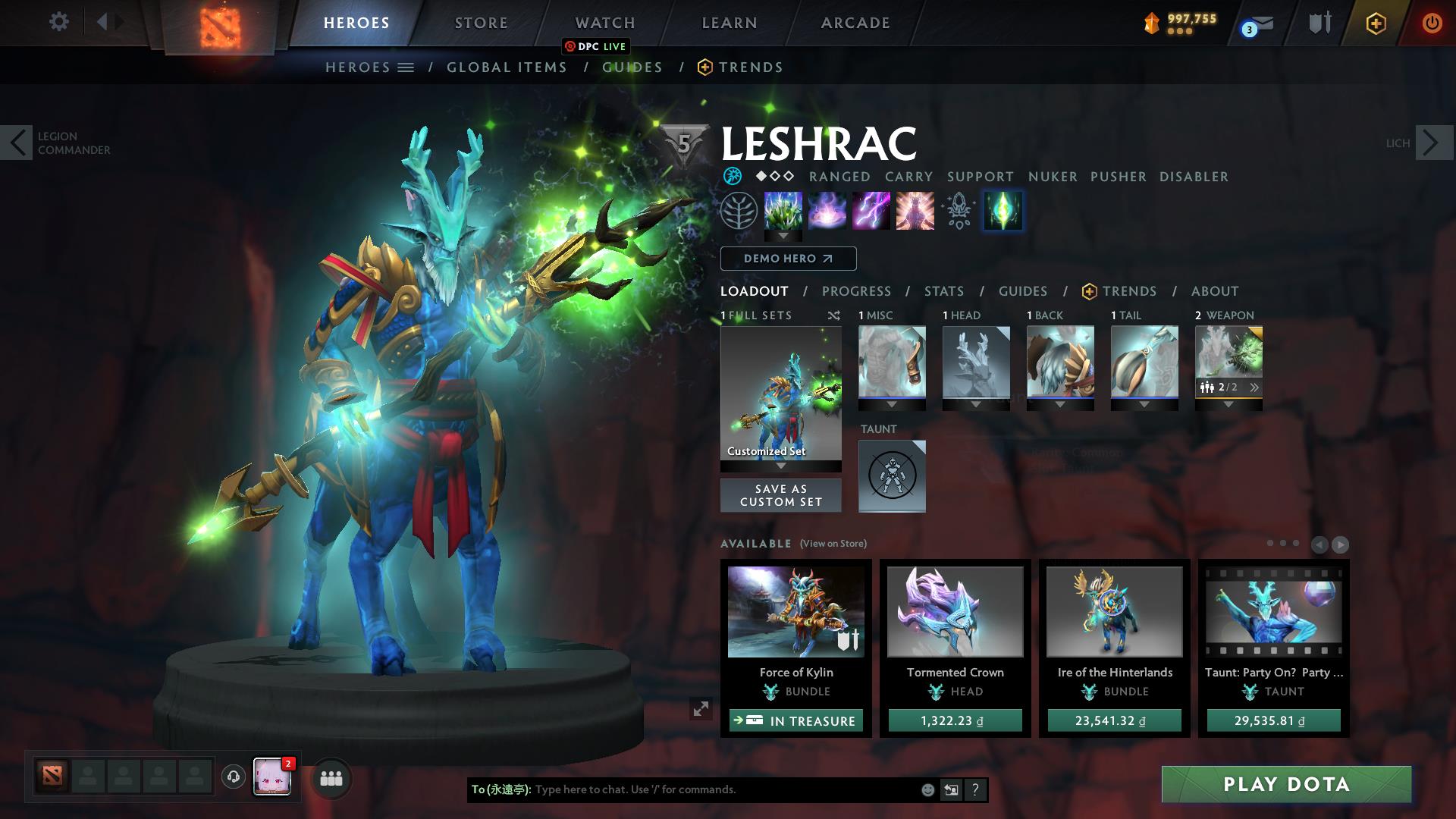Open the friends list people icon
This screenshot has width=1456, height=819.
[331, 778]
